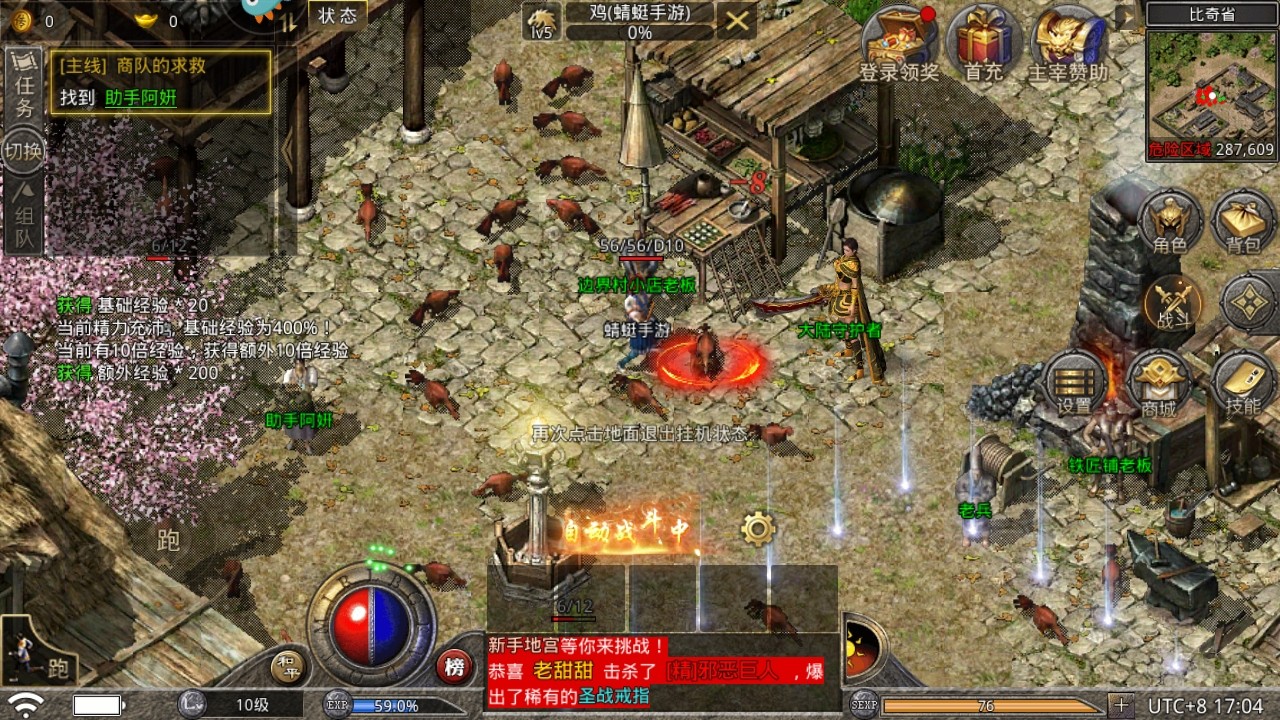The height and width of the screenshot is (720, 1280).
Task: Click the plus button beside the SEXP bar
Action: pyautogui.click(x=1120, y=705)
